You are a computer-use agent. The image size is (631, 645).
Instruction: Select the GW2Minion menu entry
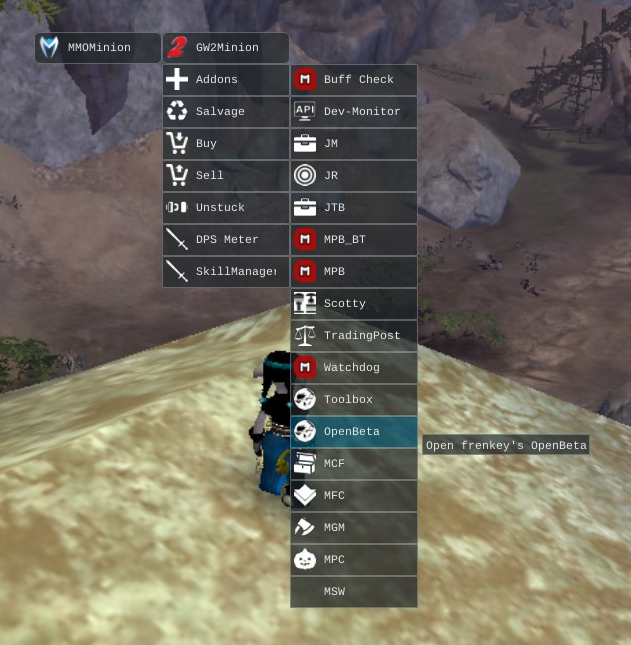tap(226, 48)
